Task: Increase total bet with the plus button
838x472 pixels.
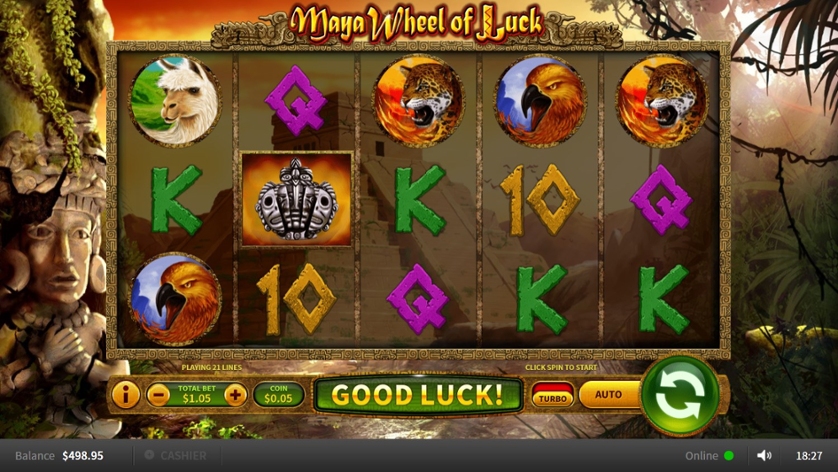Action: (x=235, y=395)
